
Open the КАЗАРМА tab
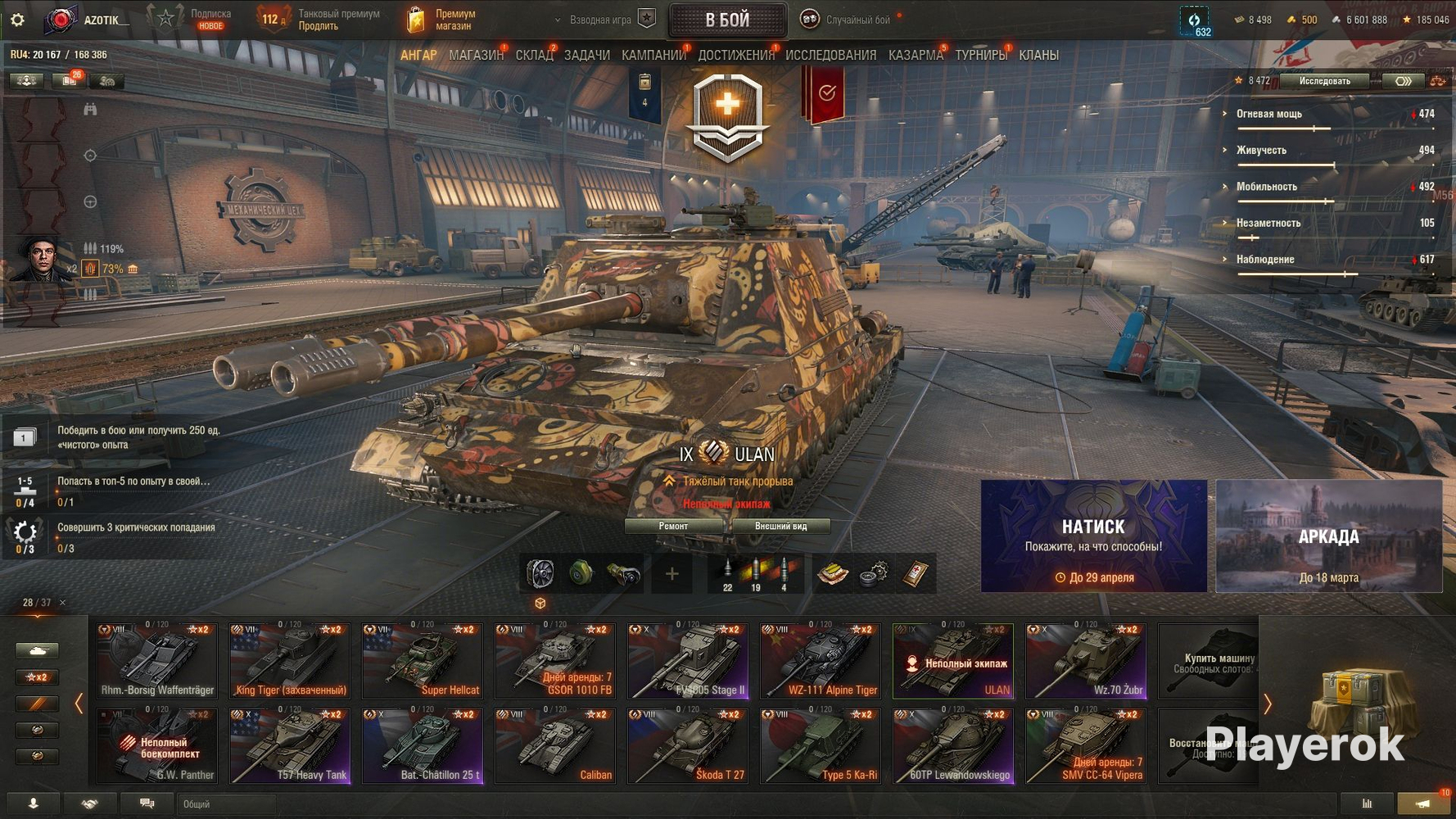point(916,55)
